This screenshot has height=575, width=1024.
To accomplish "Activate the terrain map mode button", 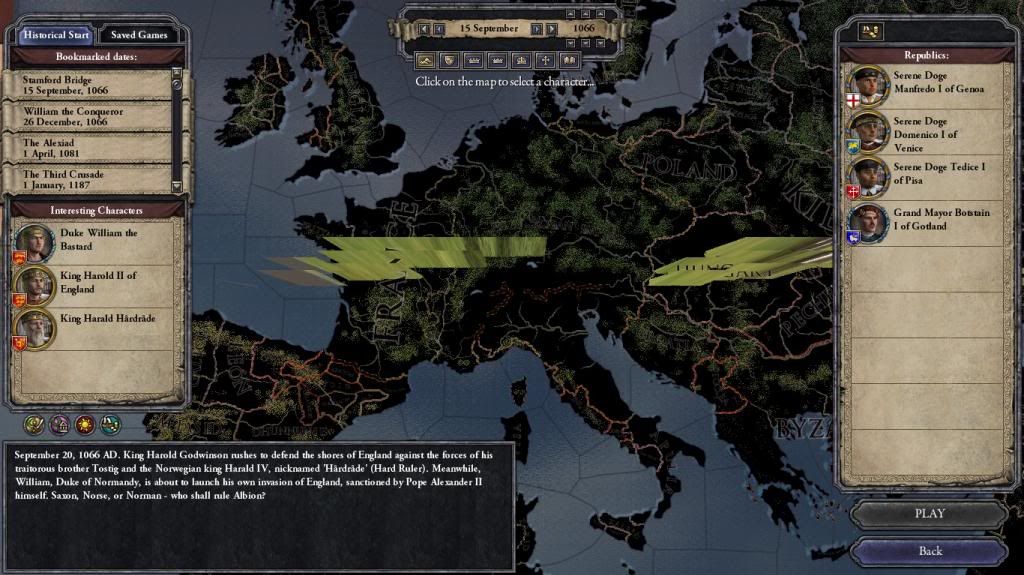I will click(x=425, y=60).
